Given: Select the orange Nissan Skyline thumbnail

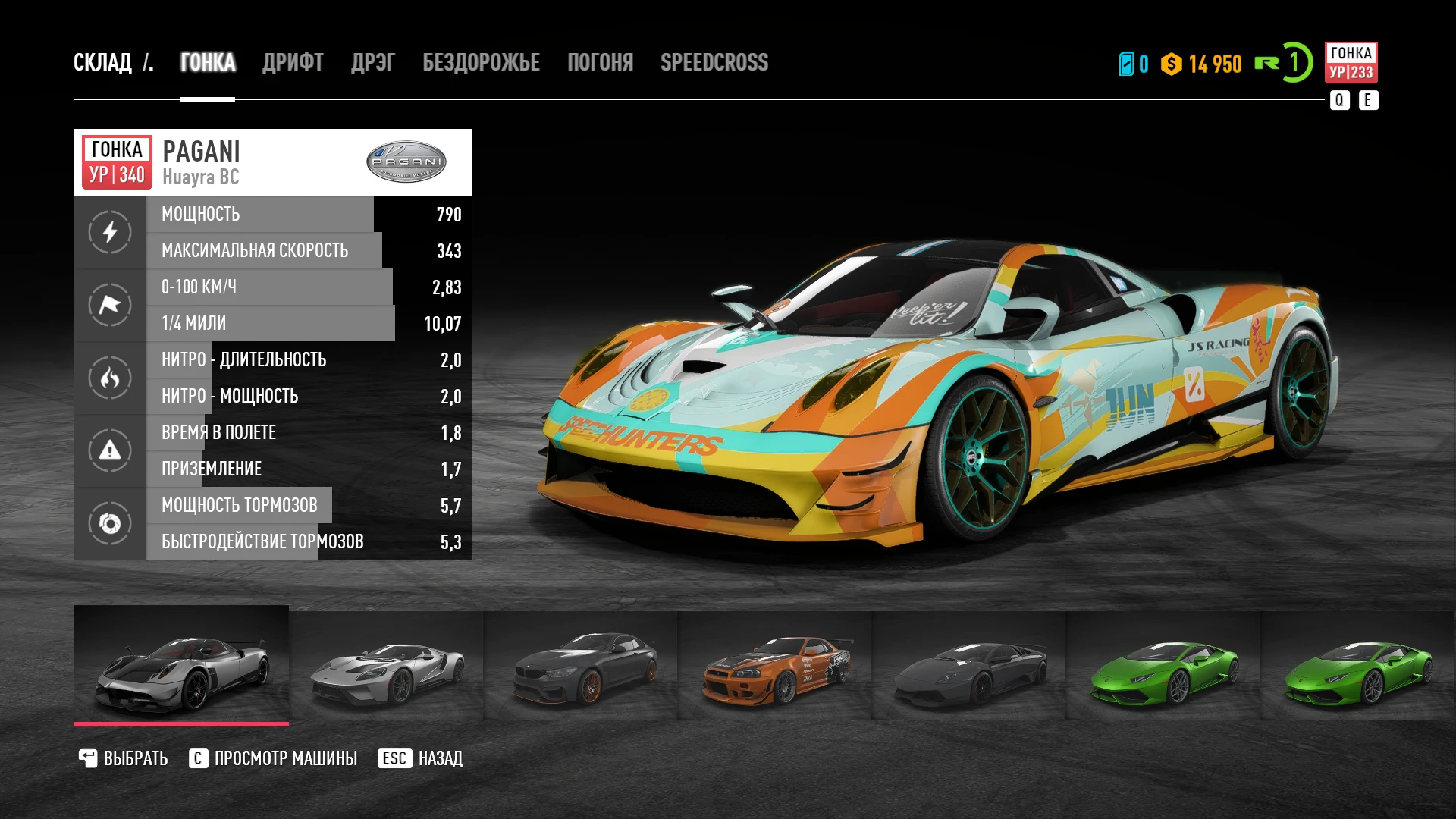Looking at the screenshot, I should [775, 667].
